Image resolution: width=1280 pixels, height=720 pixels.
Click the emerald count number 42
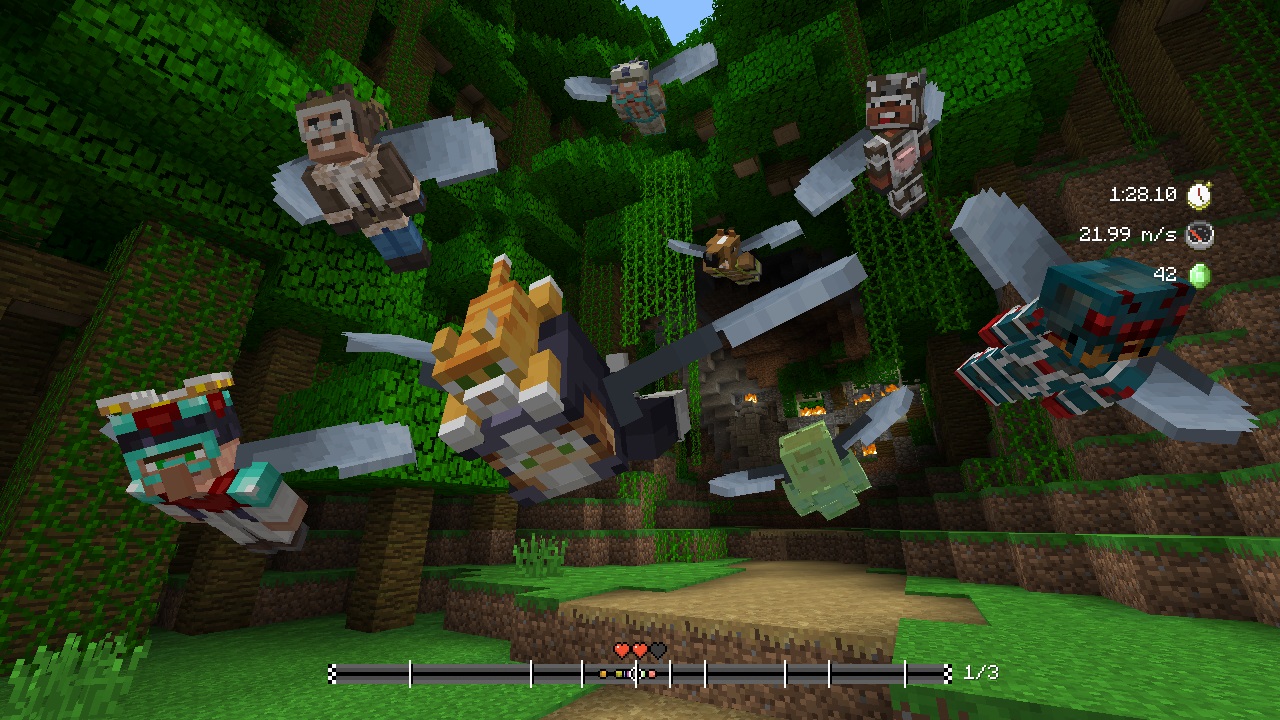coord(1167,276)
